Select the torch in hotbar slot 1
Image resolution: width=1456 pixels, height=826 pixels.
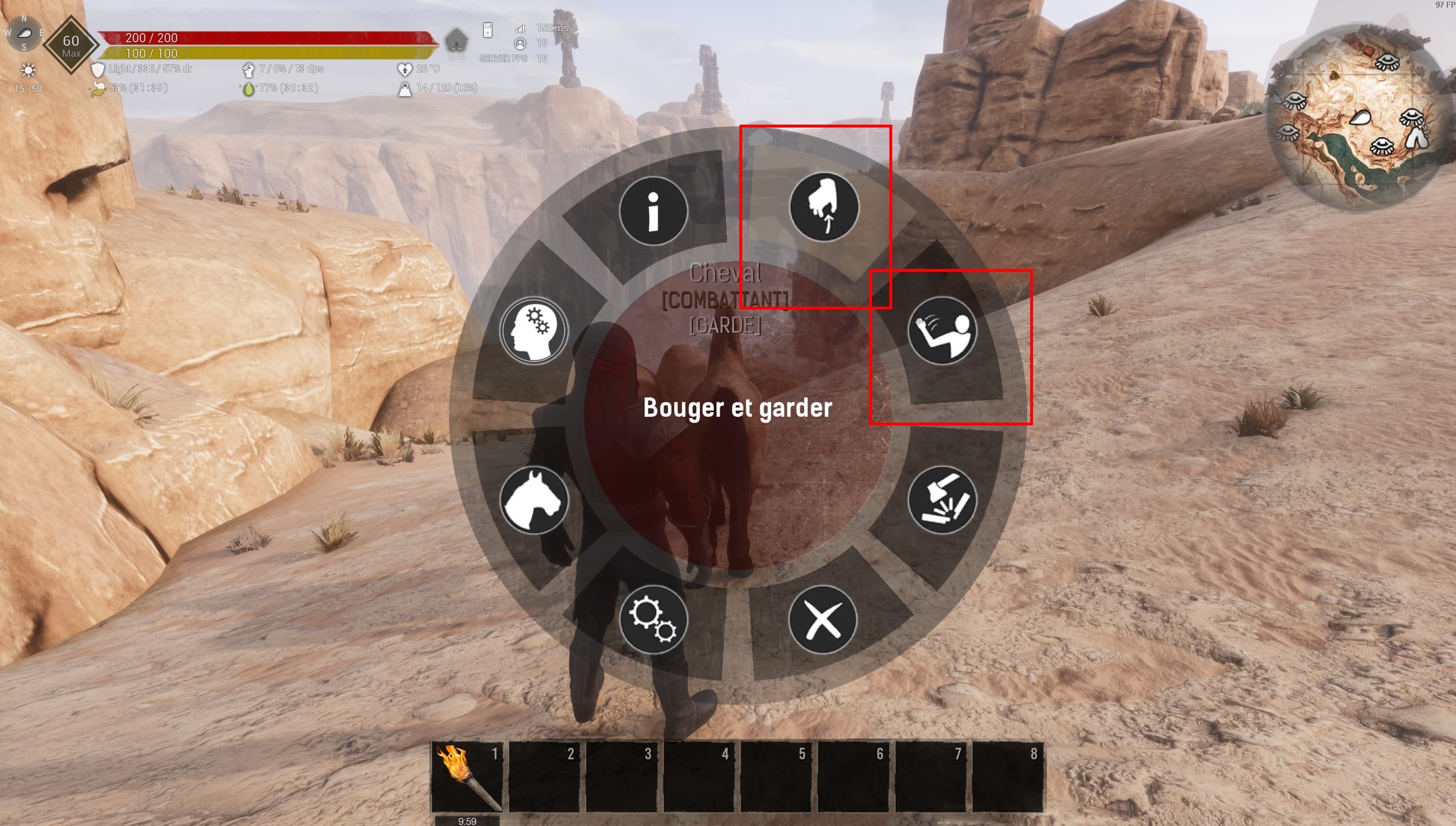coord(467,777)
